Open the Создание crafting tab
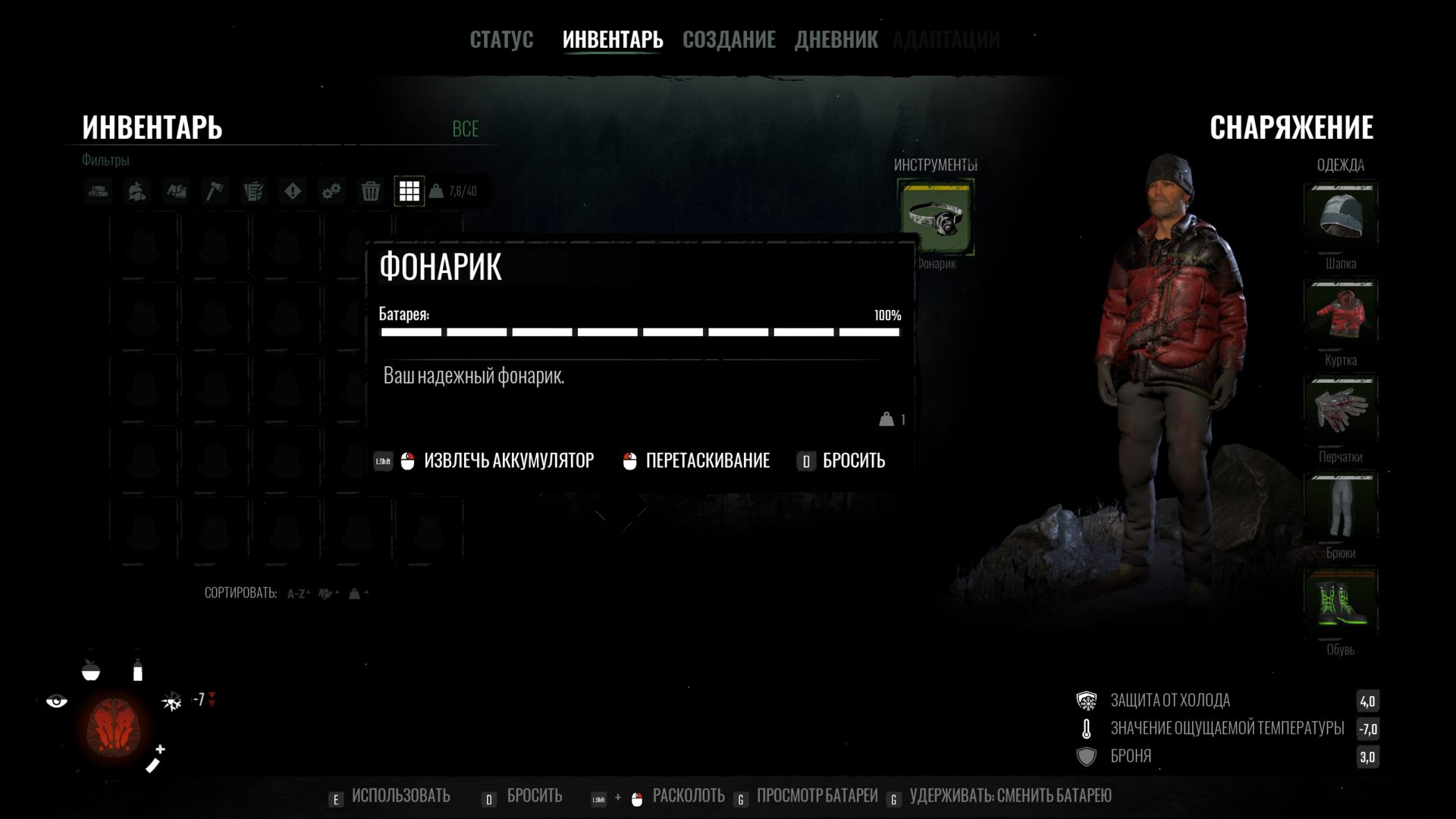The image size is (1456, 819). click(x=729, y=39)
